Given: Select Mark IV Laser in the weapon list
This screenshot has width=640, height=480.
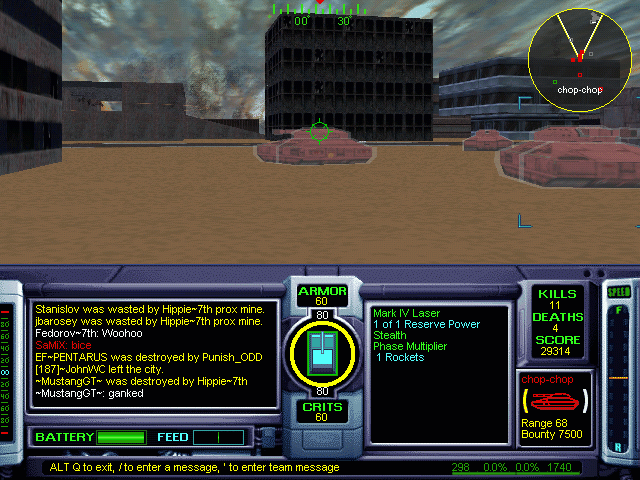Looking at the screenshot, I should [406, 313].
